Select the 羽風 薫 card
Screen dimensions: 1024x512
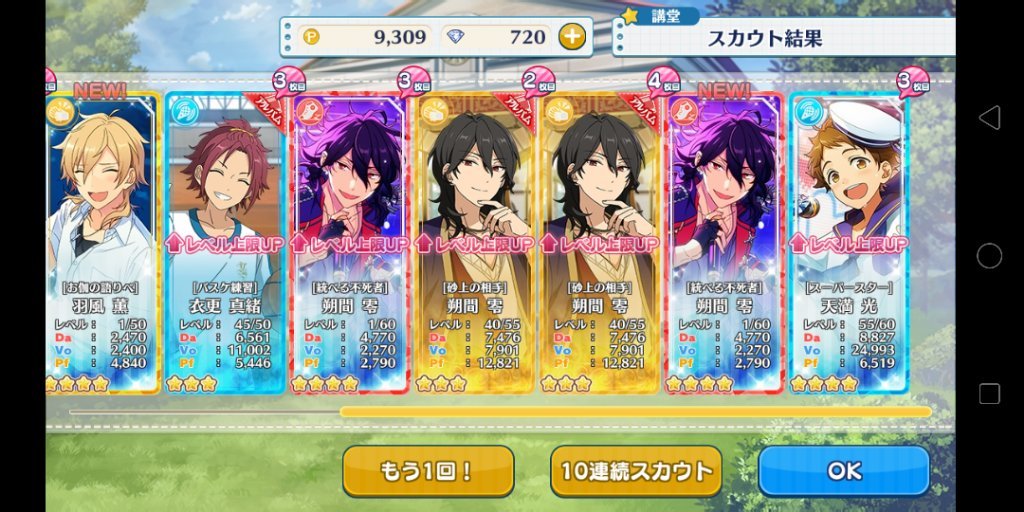tap(102, 240)
